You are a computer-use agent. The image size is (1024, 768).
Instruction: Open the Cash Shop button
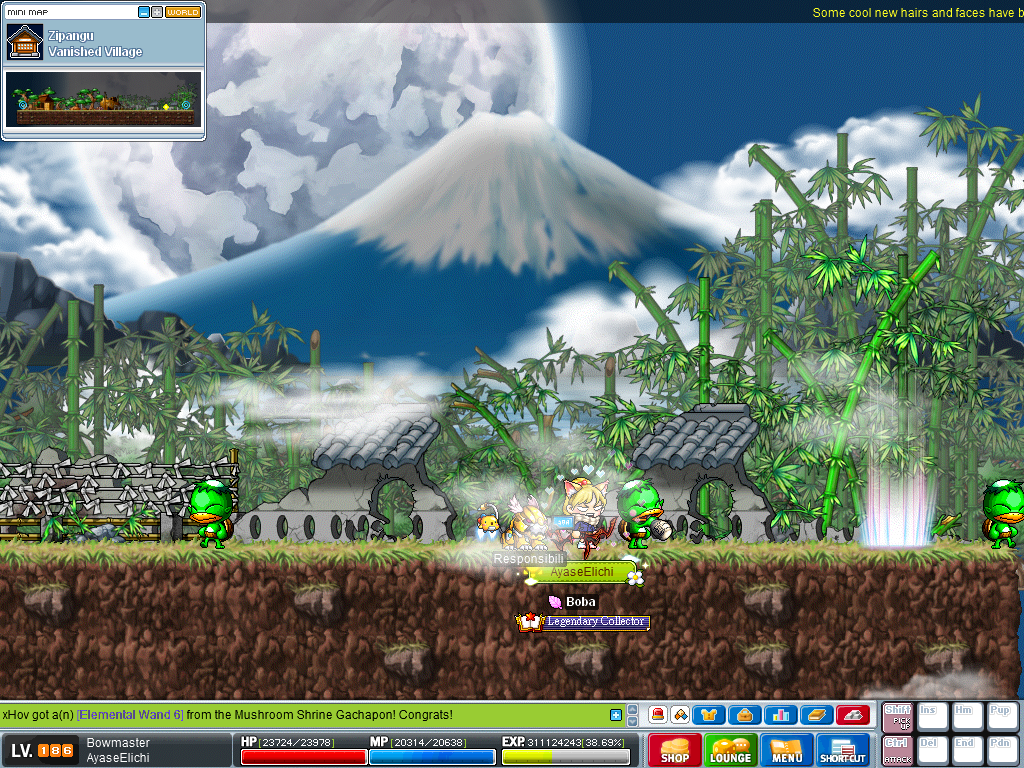click(675, 751)
